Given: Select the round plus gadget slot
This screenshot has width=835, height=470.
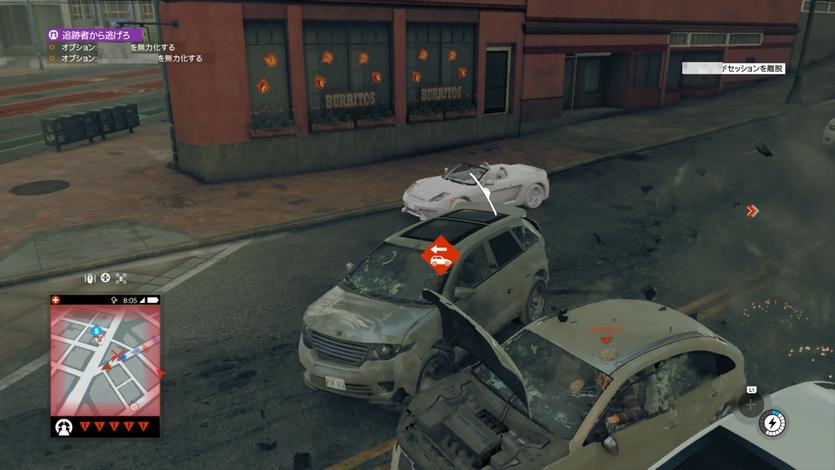Looking at the screenshot, I should [751, 405].
